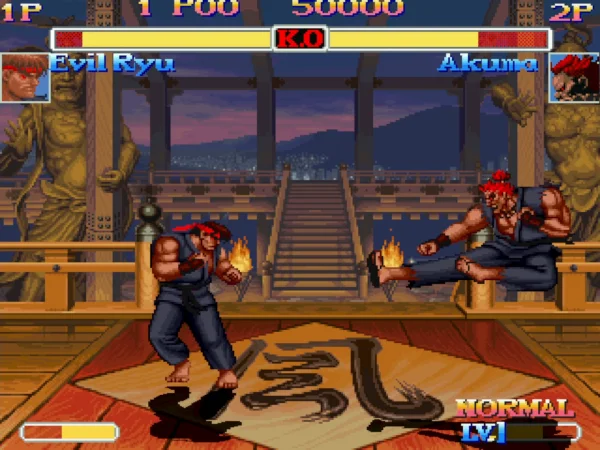Image resolution: width=600 pixels, height=450 pixels.
Task: Select Akuma's character portrait
Action: [574, 77]
